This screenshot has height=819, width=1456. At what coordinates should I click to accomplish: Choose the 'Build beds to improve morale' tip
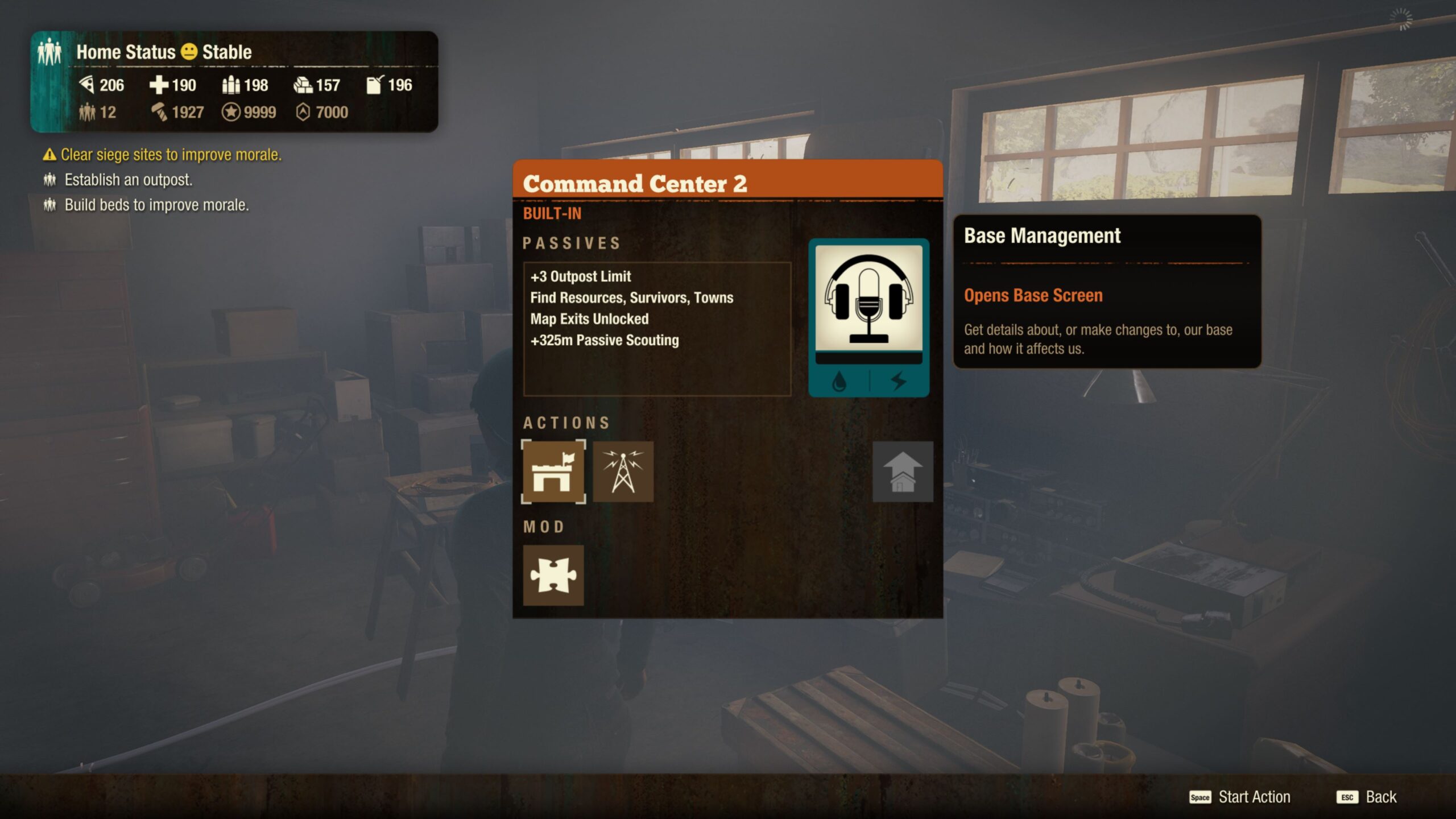pos(156,205)
